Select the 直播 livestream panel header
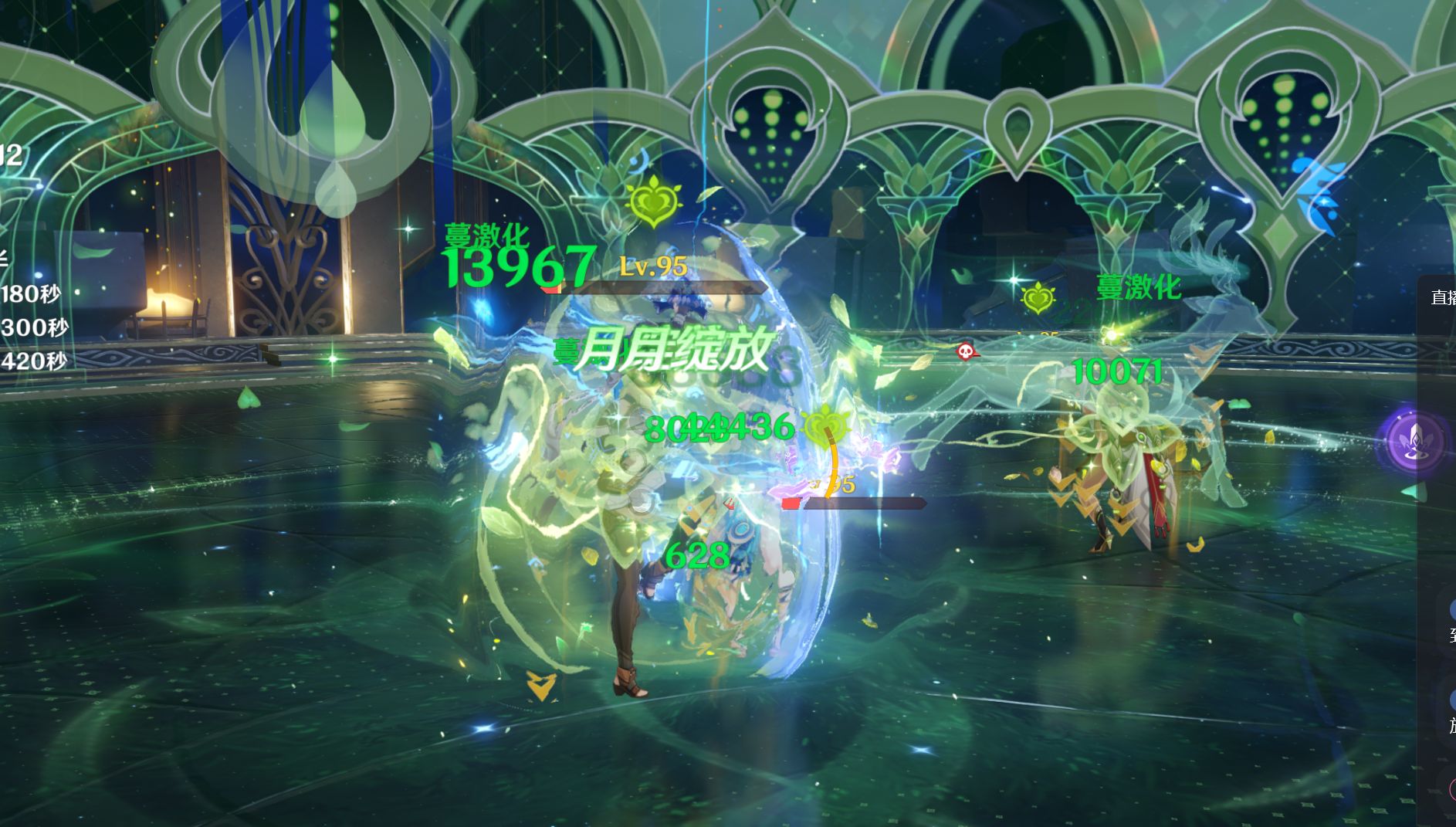 tap(1442, 297)
